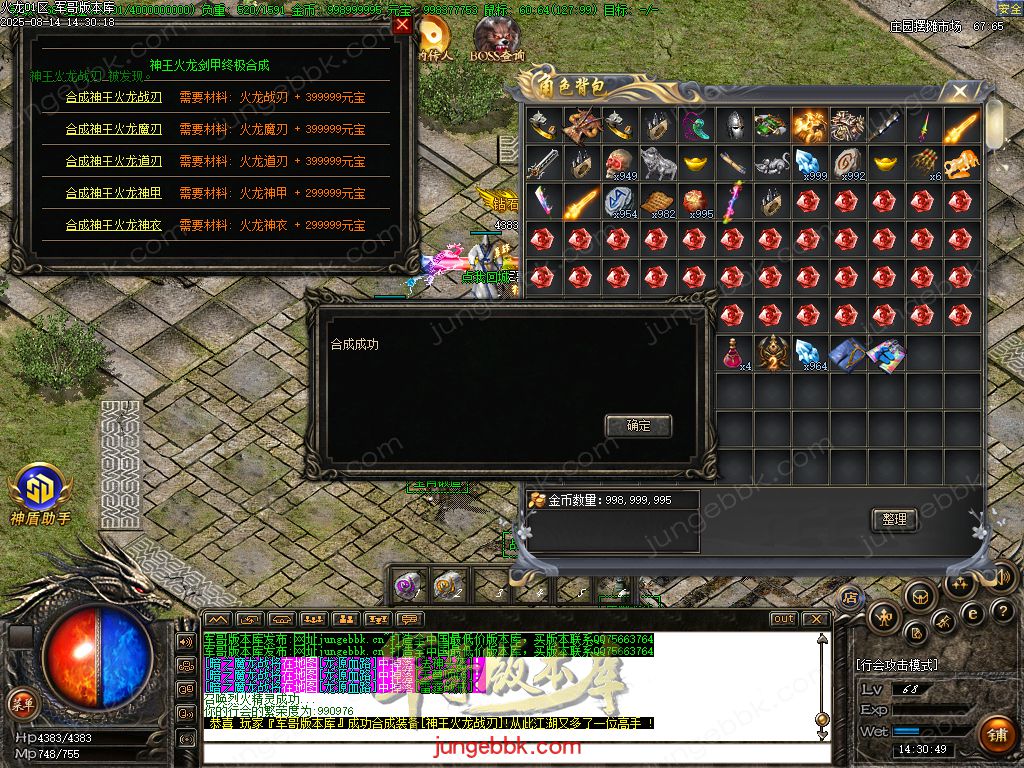Close the chat window with X
Screen dimensions: 1024x768
point(816,619)
